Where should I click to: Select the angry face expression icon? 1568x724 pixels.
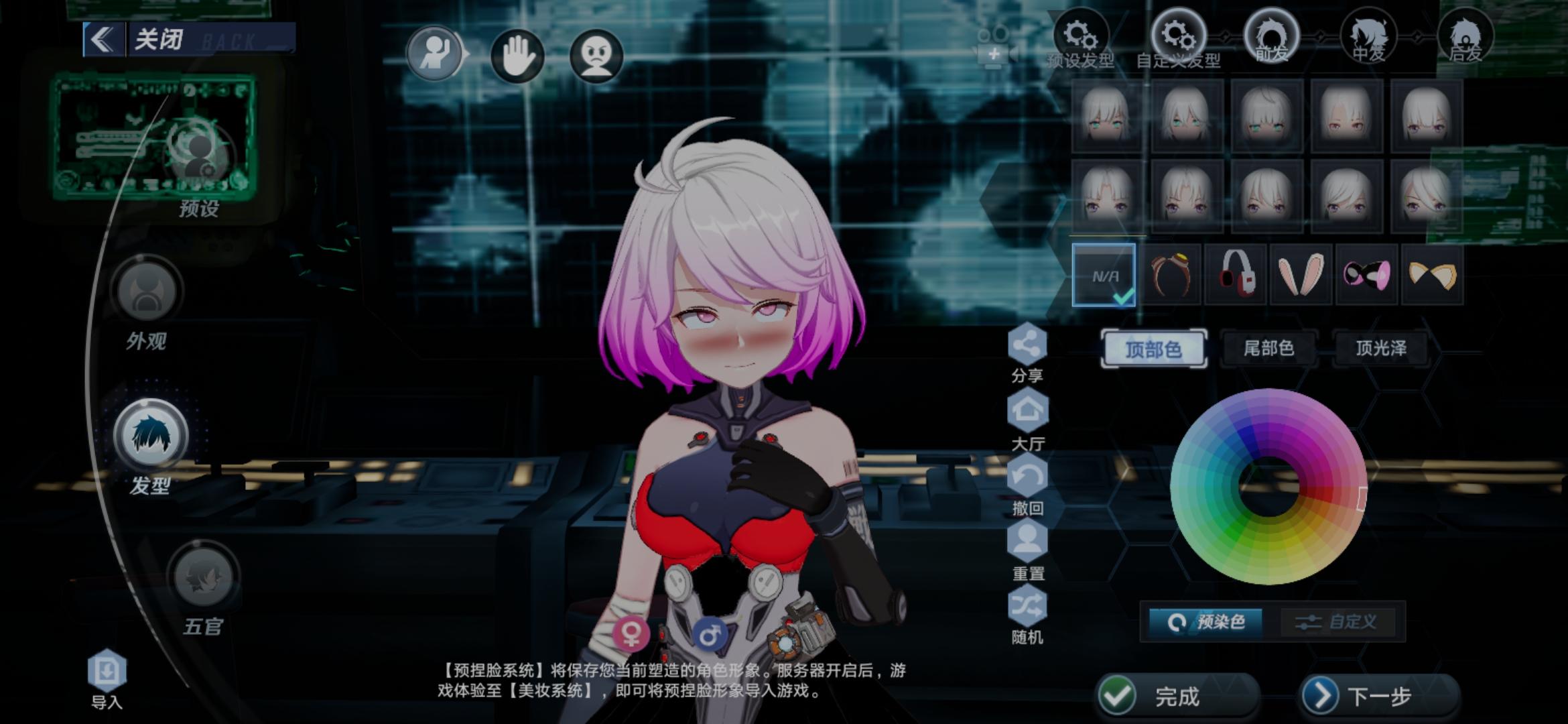click(596, 54)
